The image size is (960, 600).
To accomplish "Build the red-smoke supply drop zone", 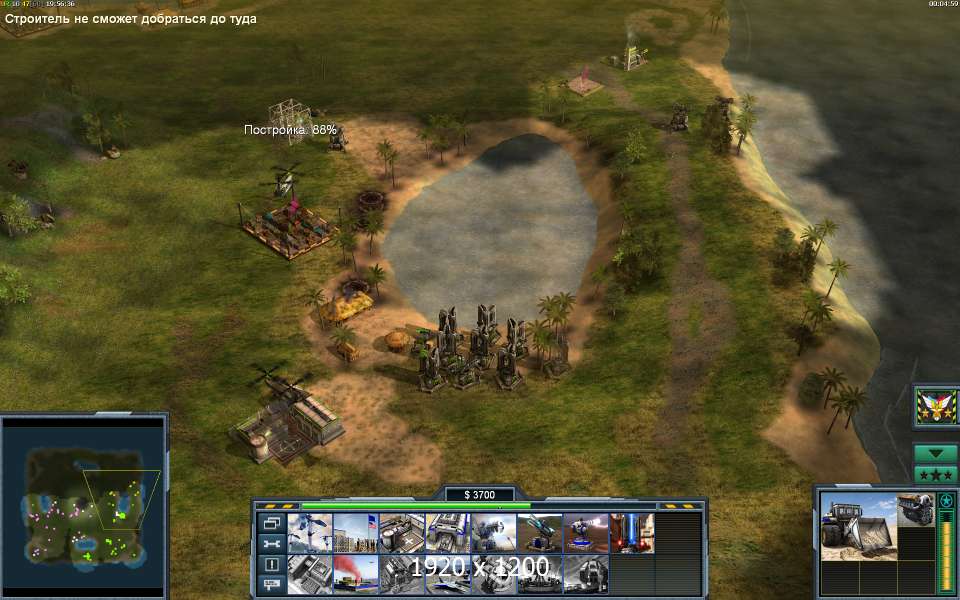I will click(x=356, y=574).
